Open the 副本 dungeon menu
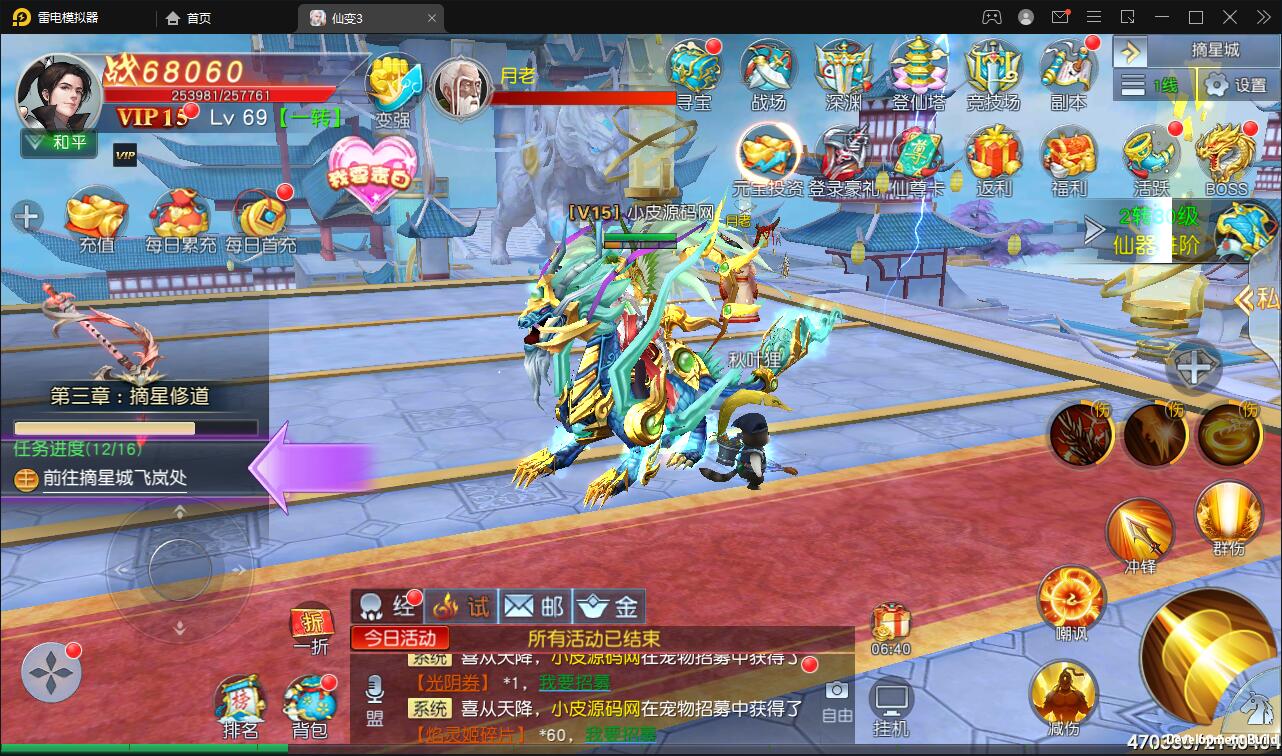Screen dimensions: 1282x756 pyautogui.click(x=1068, y=70)
